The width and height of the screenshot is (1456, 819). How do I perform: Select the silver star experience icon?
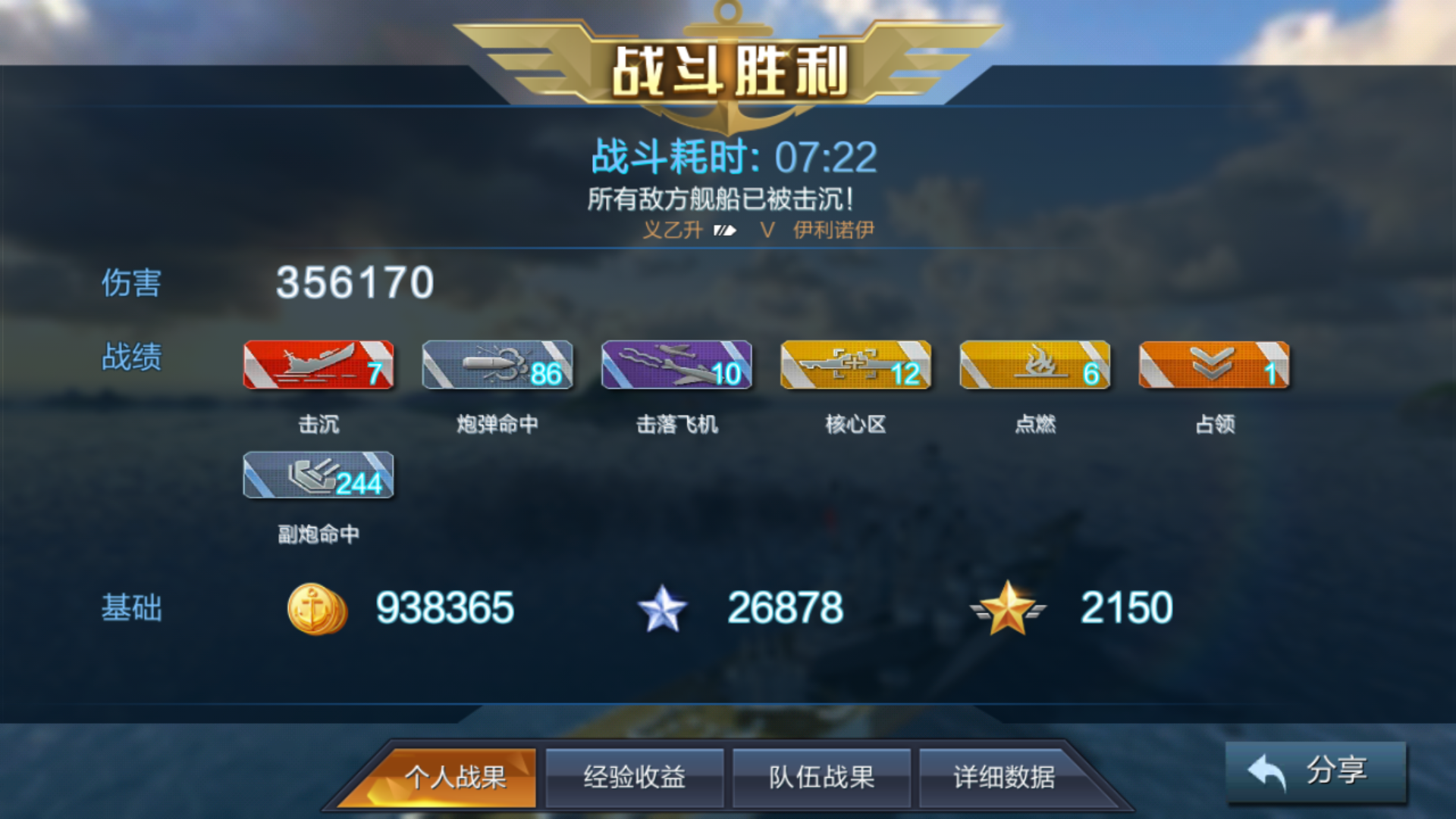pos(664,607)
